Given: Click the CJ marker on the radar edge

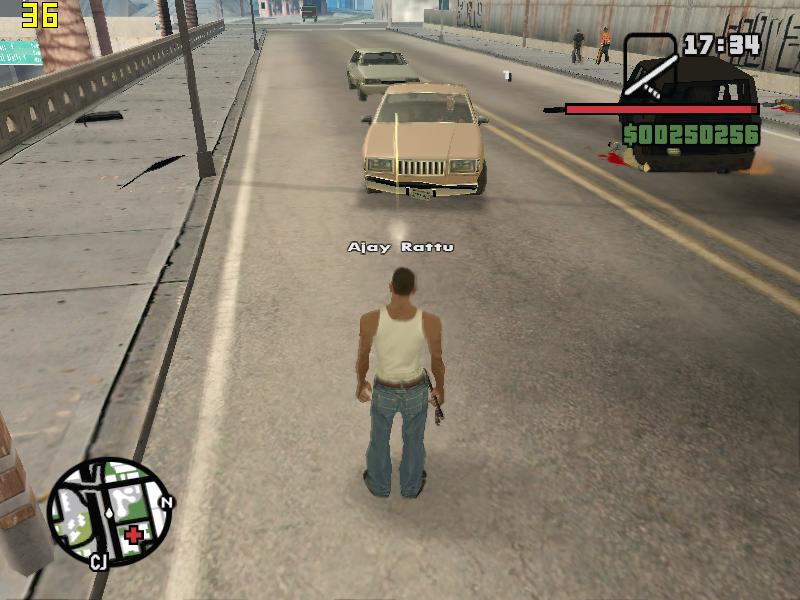Looking at the screenshot, I should click(x=98, y=561).
